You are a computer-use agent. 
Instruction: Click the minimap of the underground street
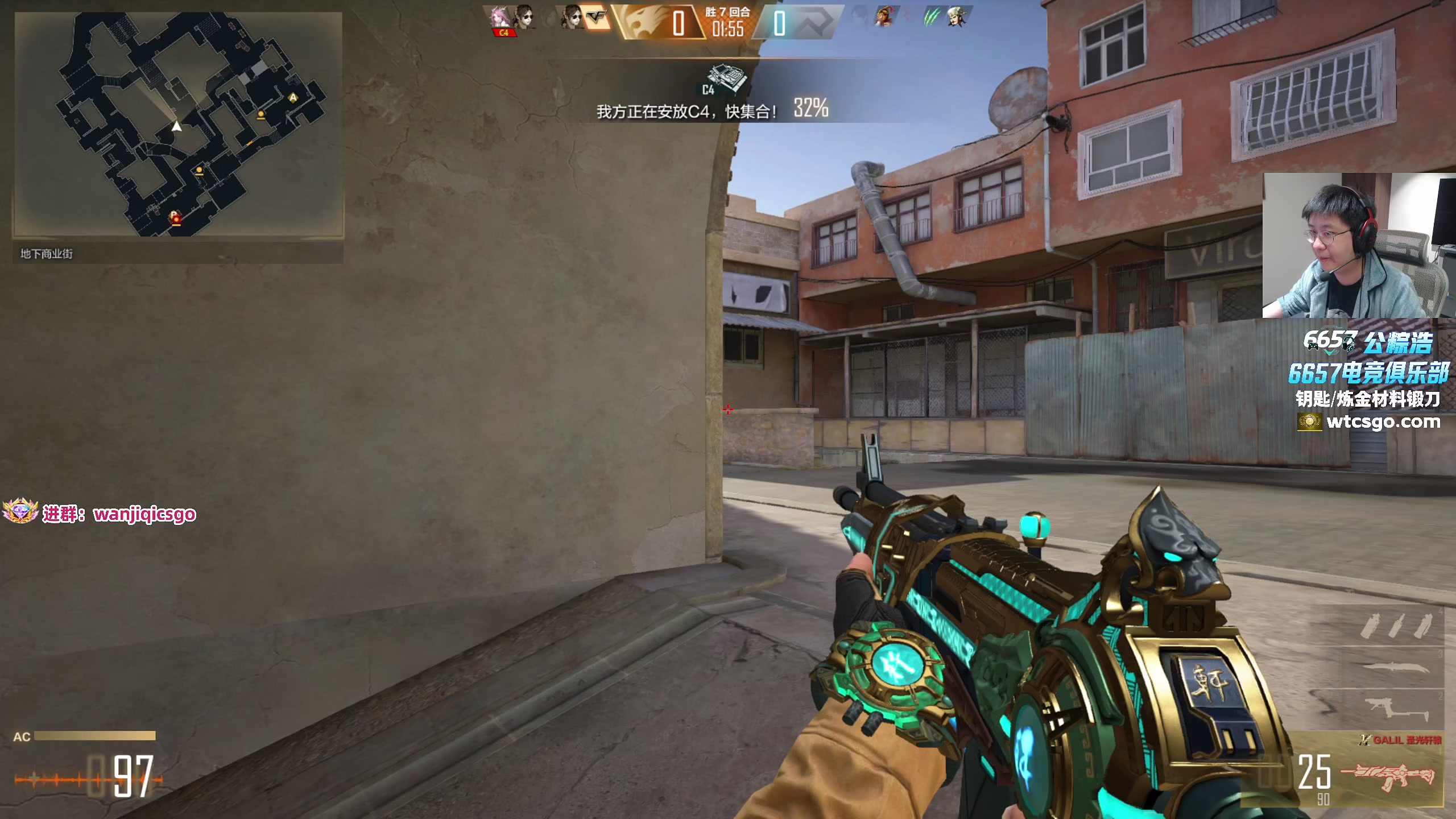(178, 124)
